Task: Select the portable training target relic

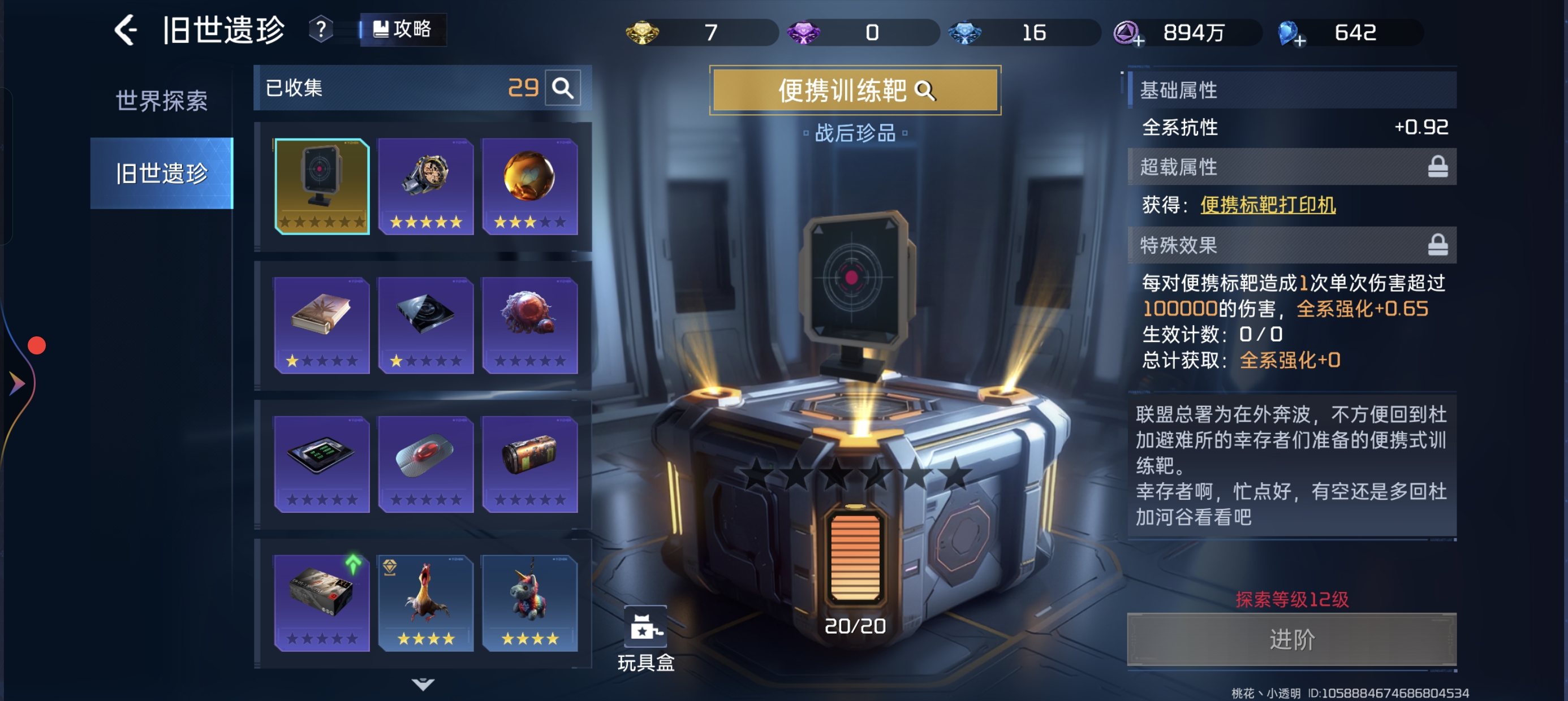Action: pos(321,185)
